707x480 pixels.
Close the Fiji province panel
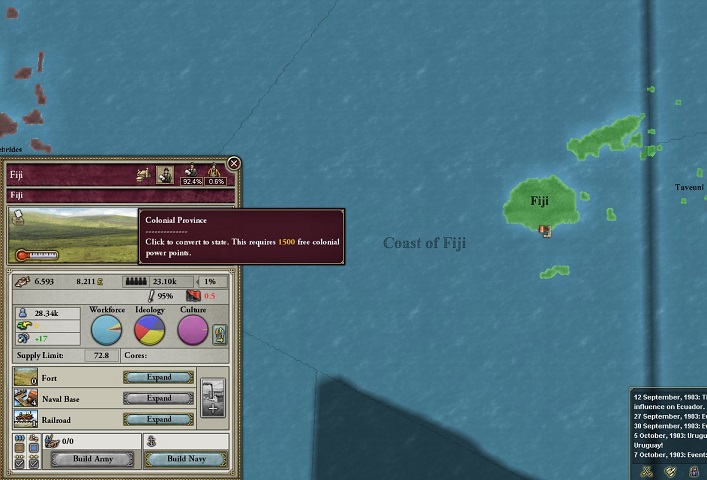click(234, 163)
